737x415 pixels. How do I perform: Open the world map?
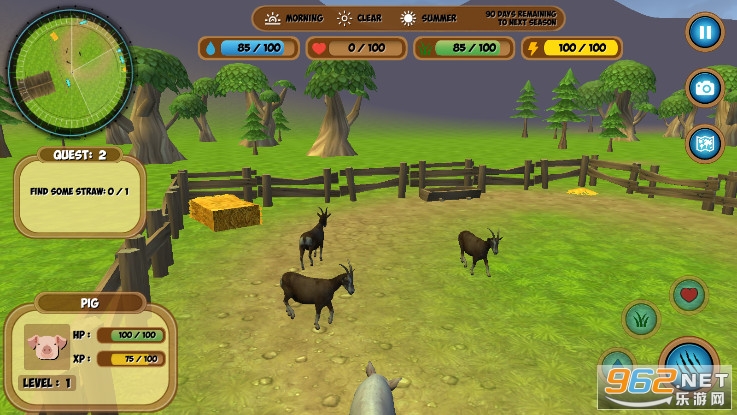coord(705,143)
